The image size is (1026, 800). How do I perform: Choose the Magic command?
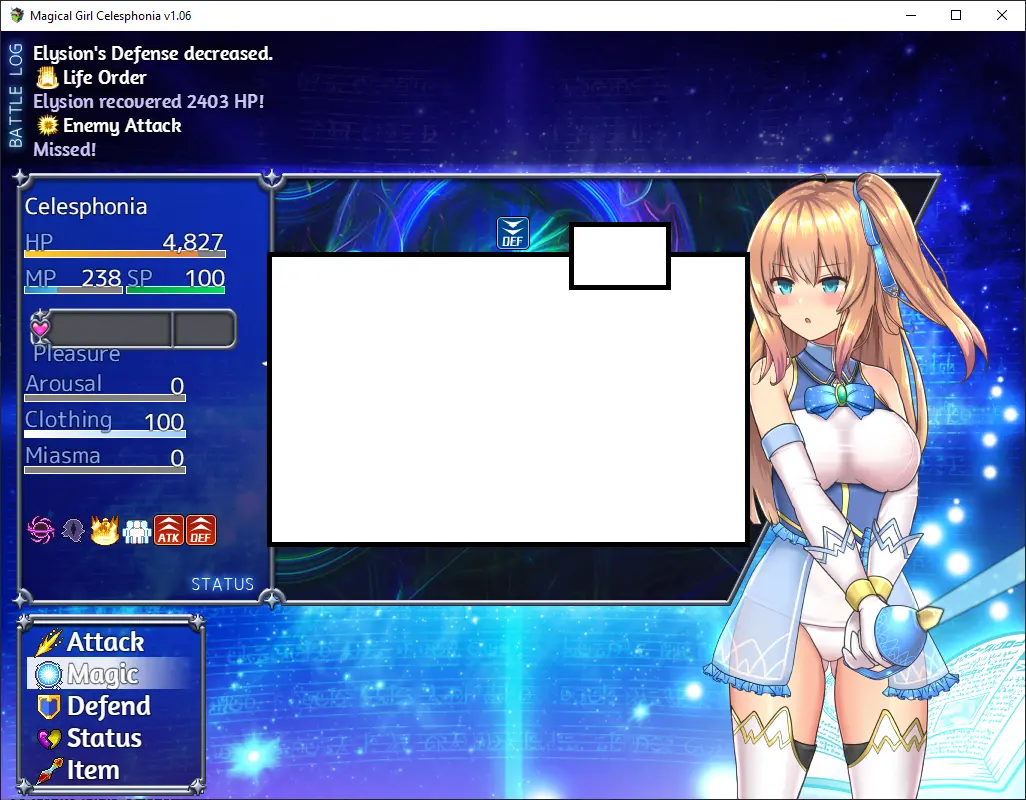tap(102, 674)
